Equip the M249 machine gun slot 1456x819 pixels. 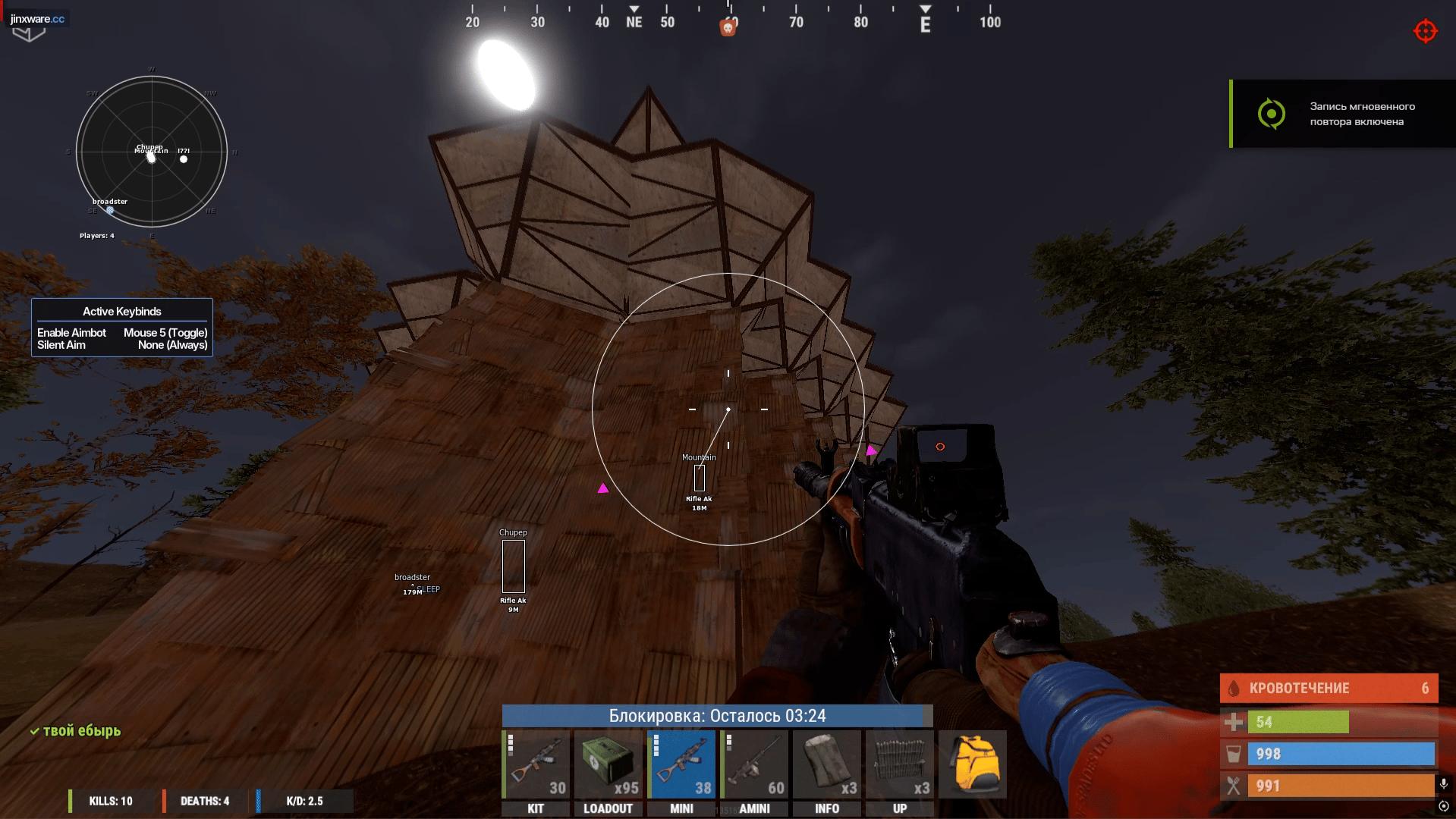754,764
